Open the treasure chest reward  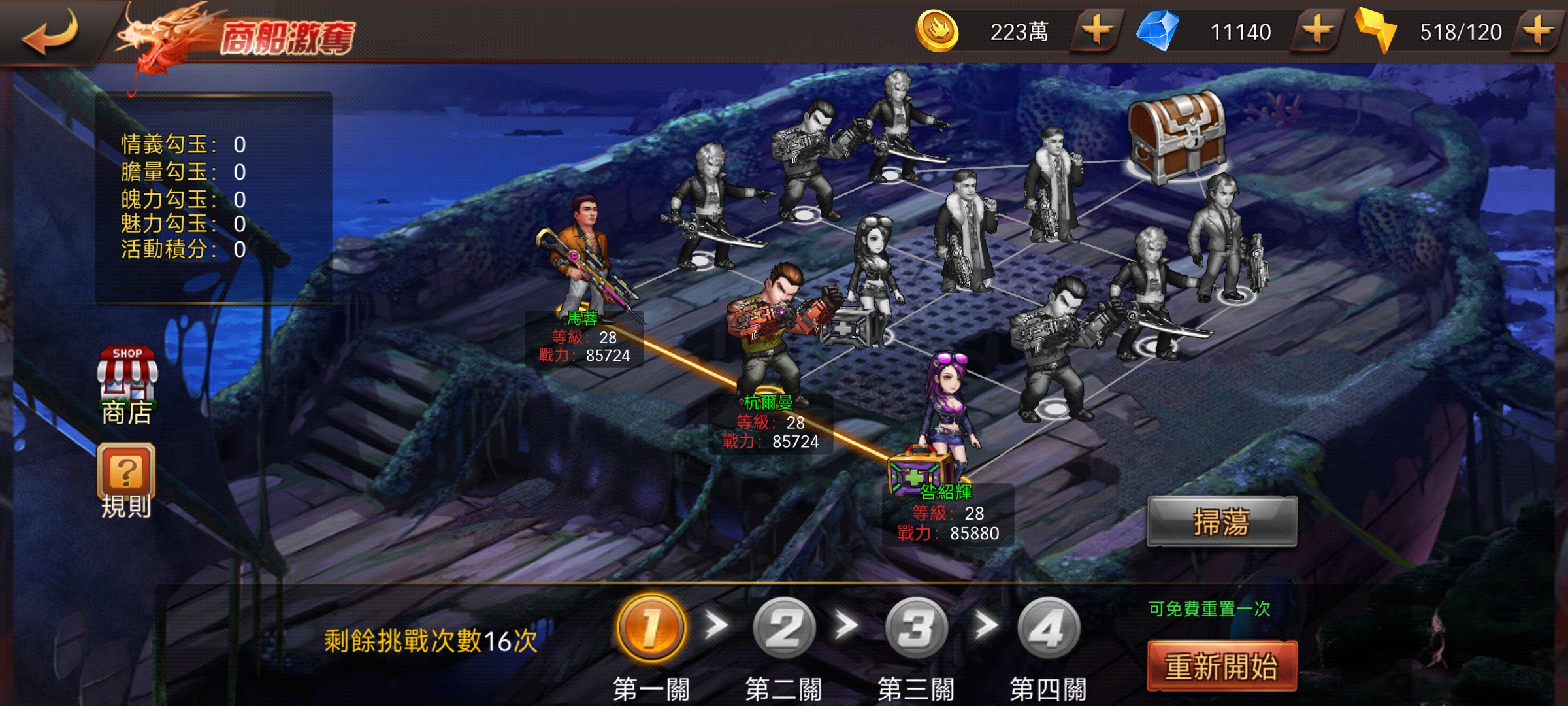click(x=1176, y=136)
